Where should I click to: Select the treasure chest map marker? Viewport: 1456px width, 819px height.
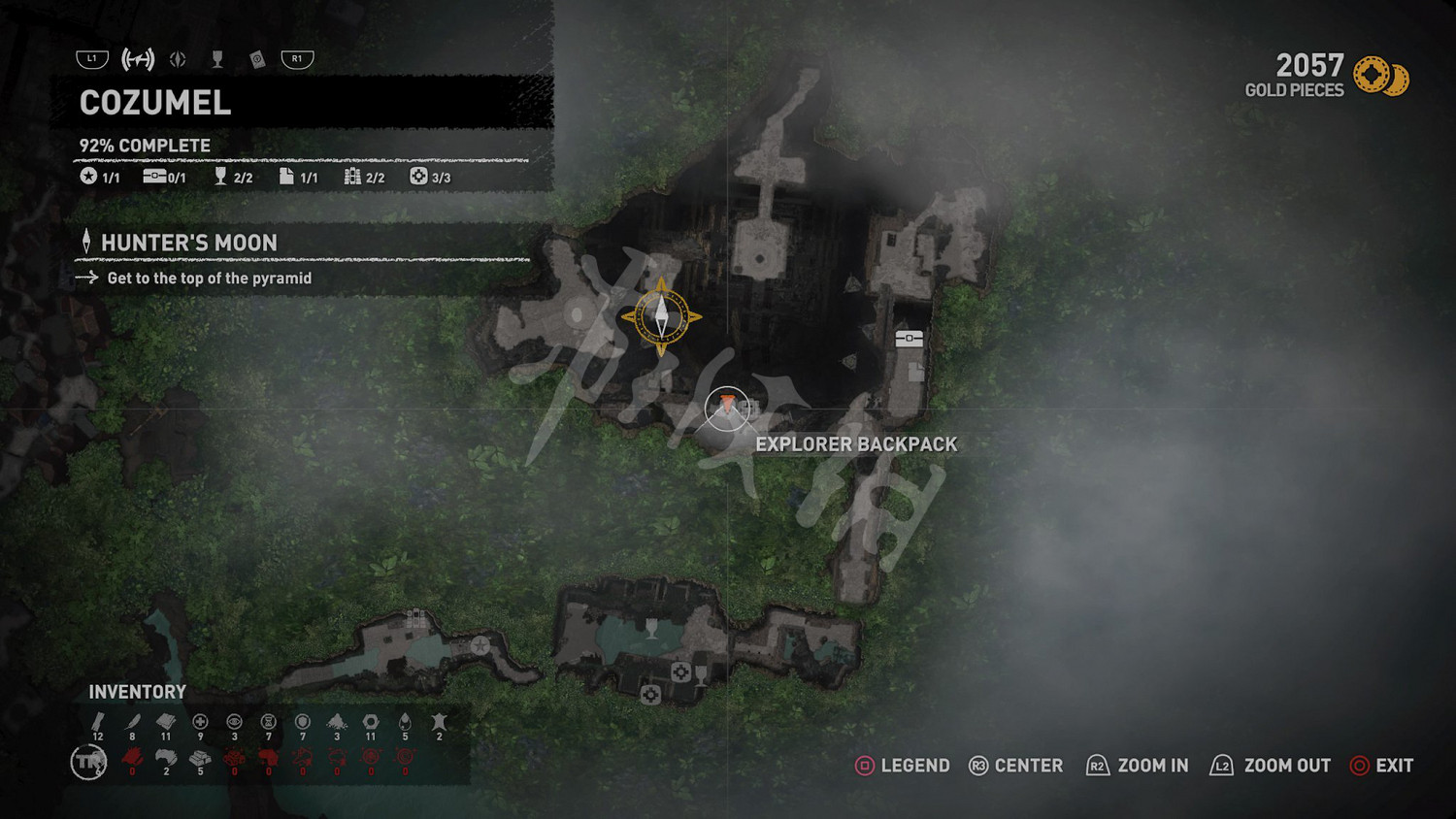(x=909, y=339)
